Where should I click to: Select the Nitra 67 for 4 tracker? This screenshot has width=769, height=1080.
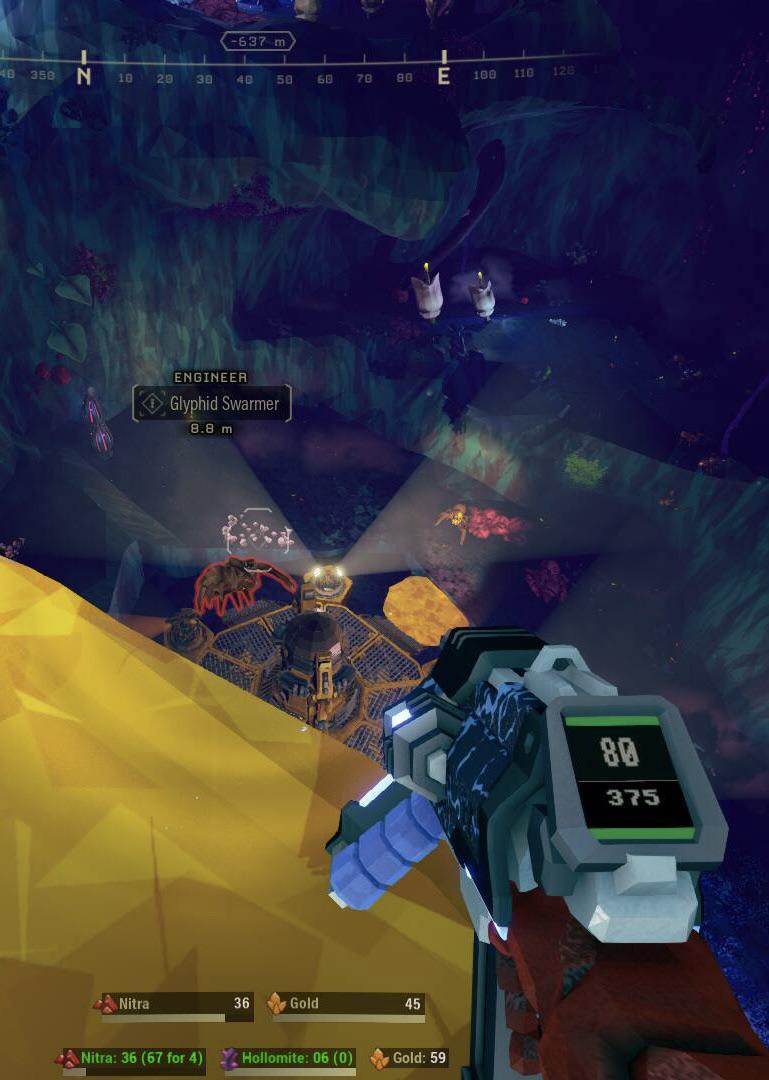coord(134,1058)
